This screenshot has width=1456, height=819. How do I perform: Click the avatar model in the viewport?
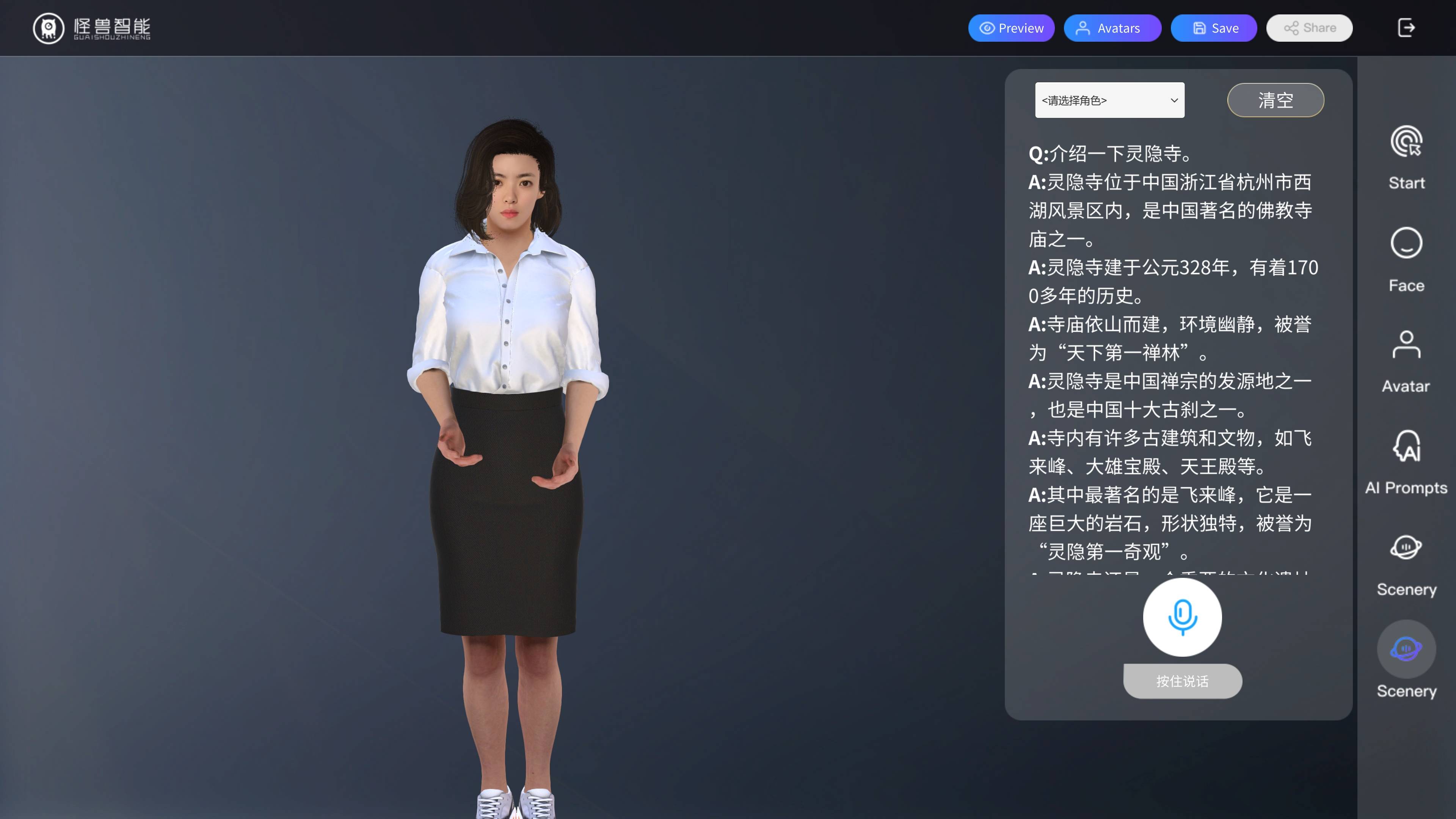tap(509, 395)
